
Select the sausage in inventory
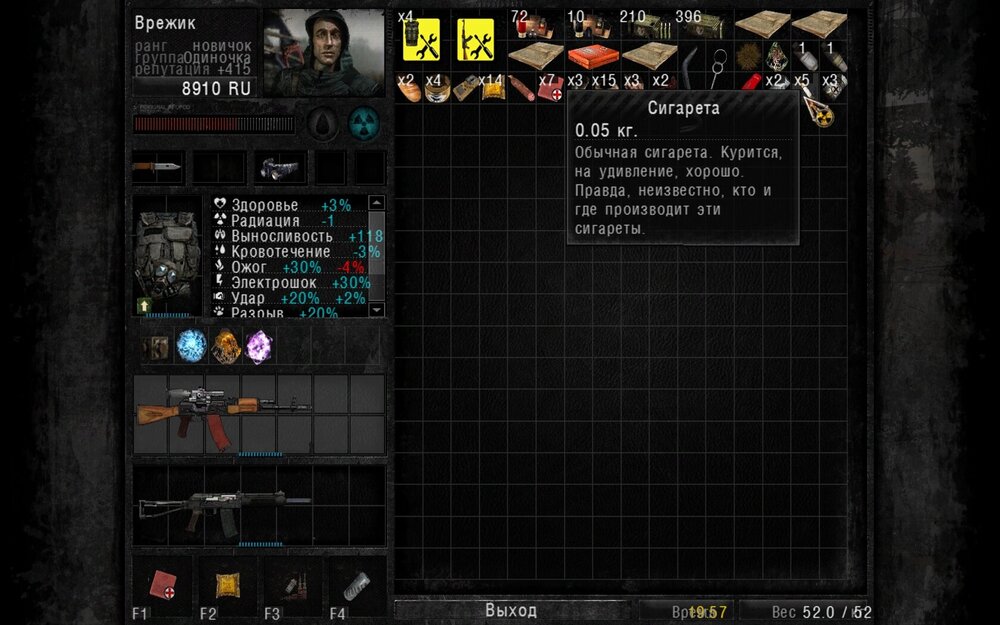coord(521,88)
